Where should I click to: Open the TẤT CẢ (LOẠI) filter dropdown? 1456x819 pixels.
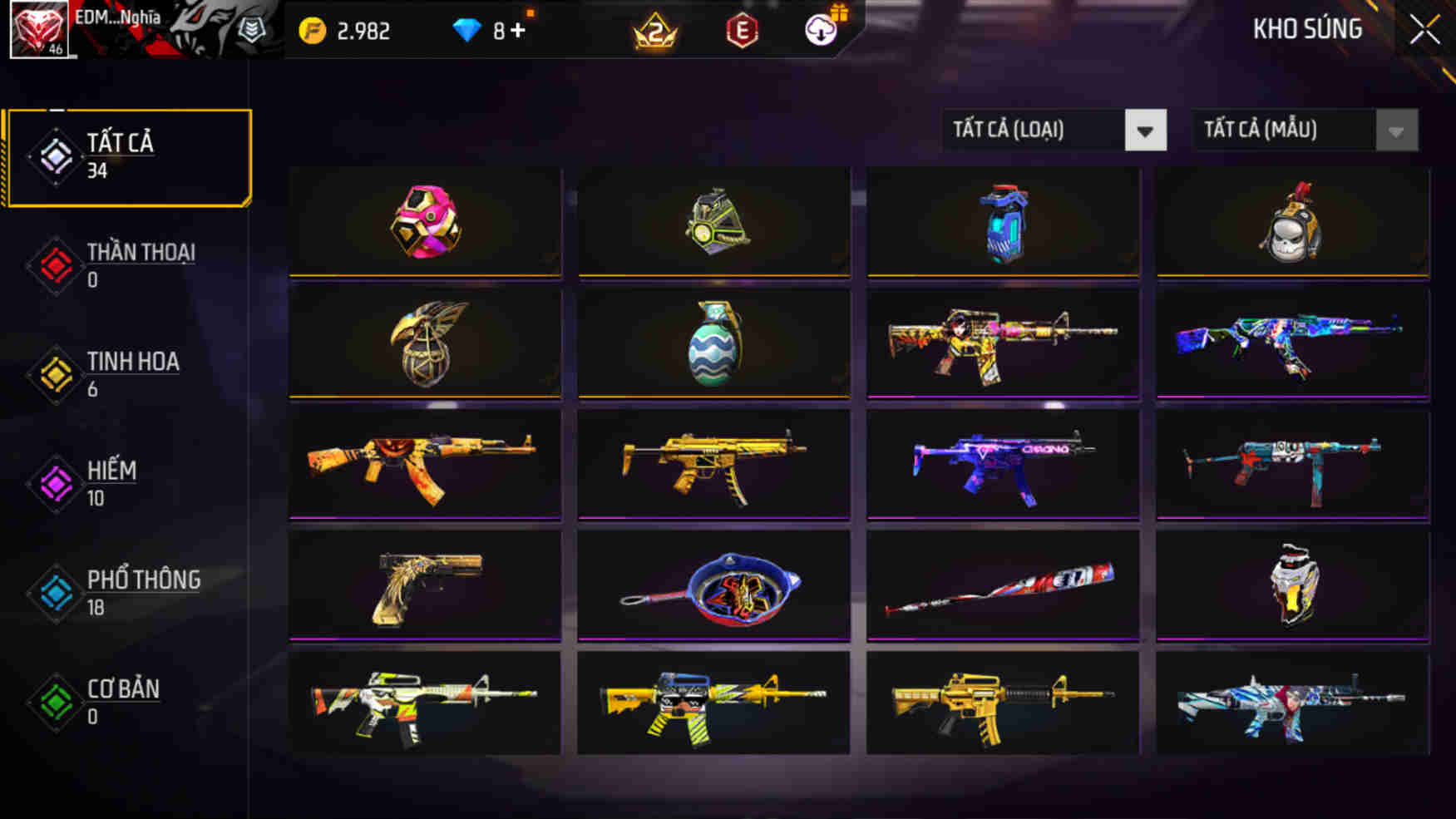(x=1052, y=131)
